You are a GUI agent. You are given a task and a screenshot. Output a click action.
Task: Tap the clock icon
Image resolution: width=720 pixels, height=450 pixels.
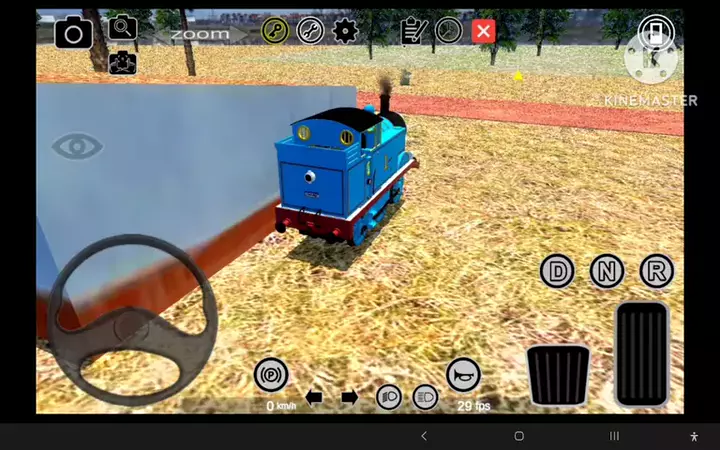[449, 31]
